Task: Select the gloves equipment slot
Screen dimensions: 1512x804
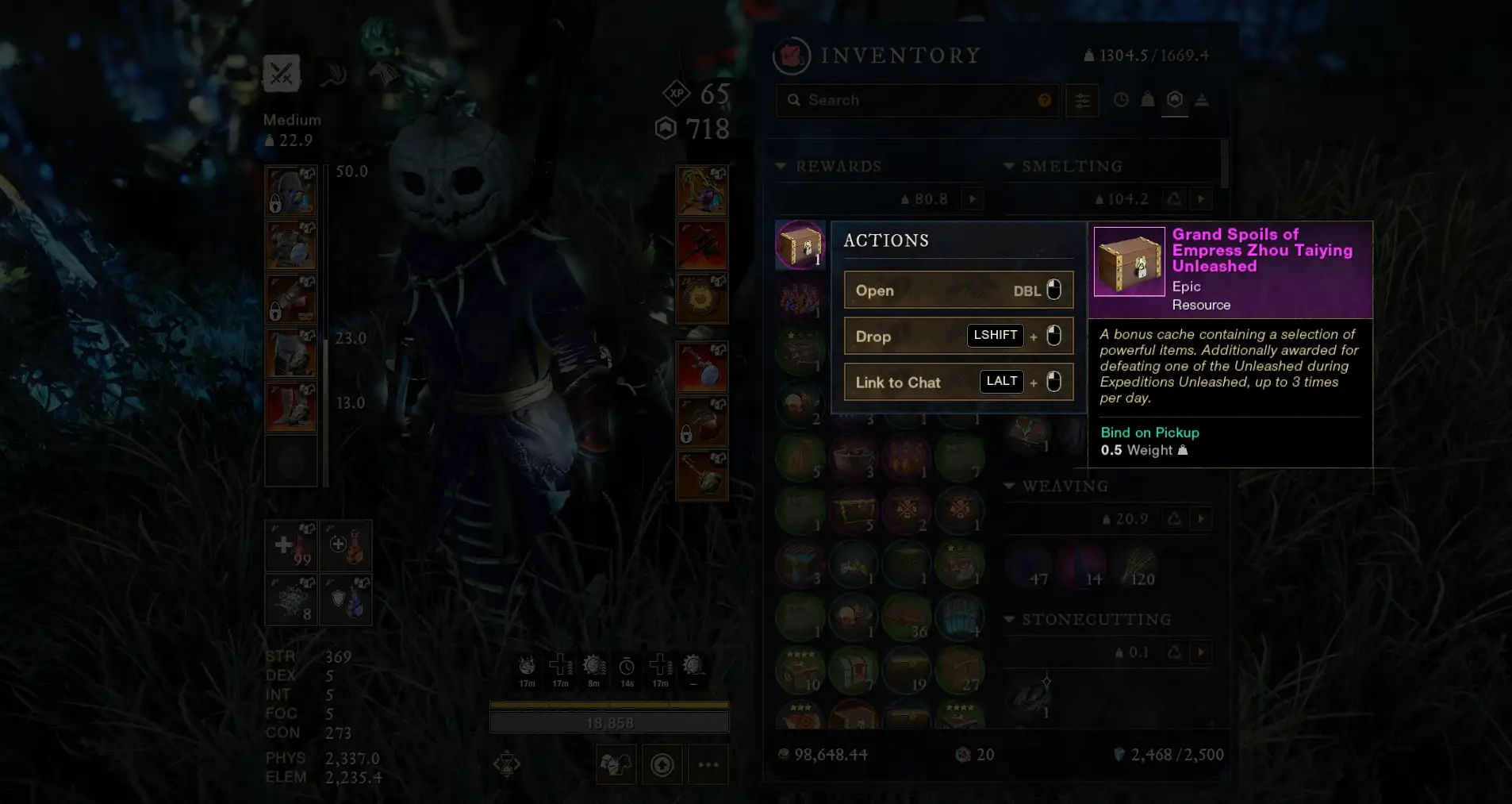Action: click(291, 299)
